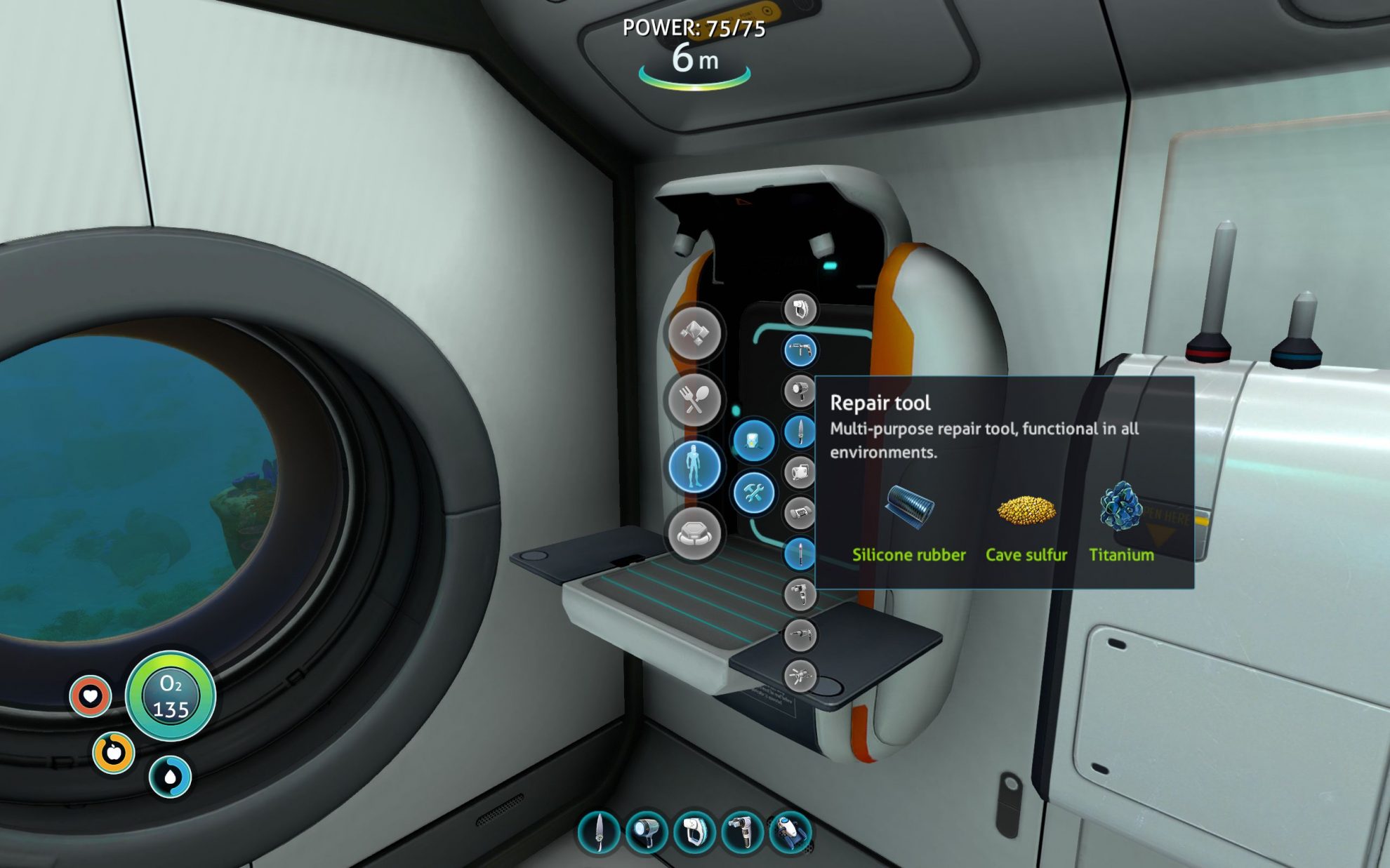This screenshot has height=868, width=1390.
Task: Select the Flare recipe icon
Action: [x=800, y=552]
